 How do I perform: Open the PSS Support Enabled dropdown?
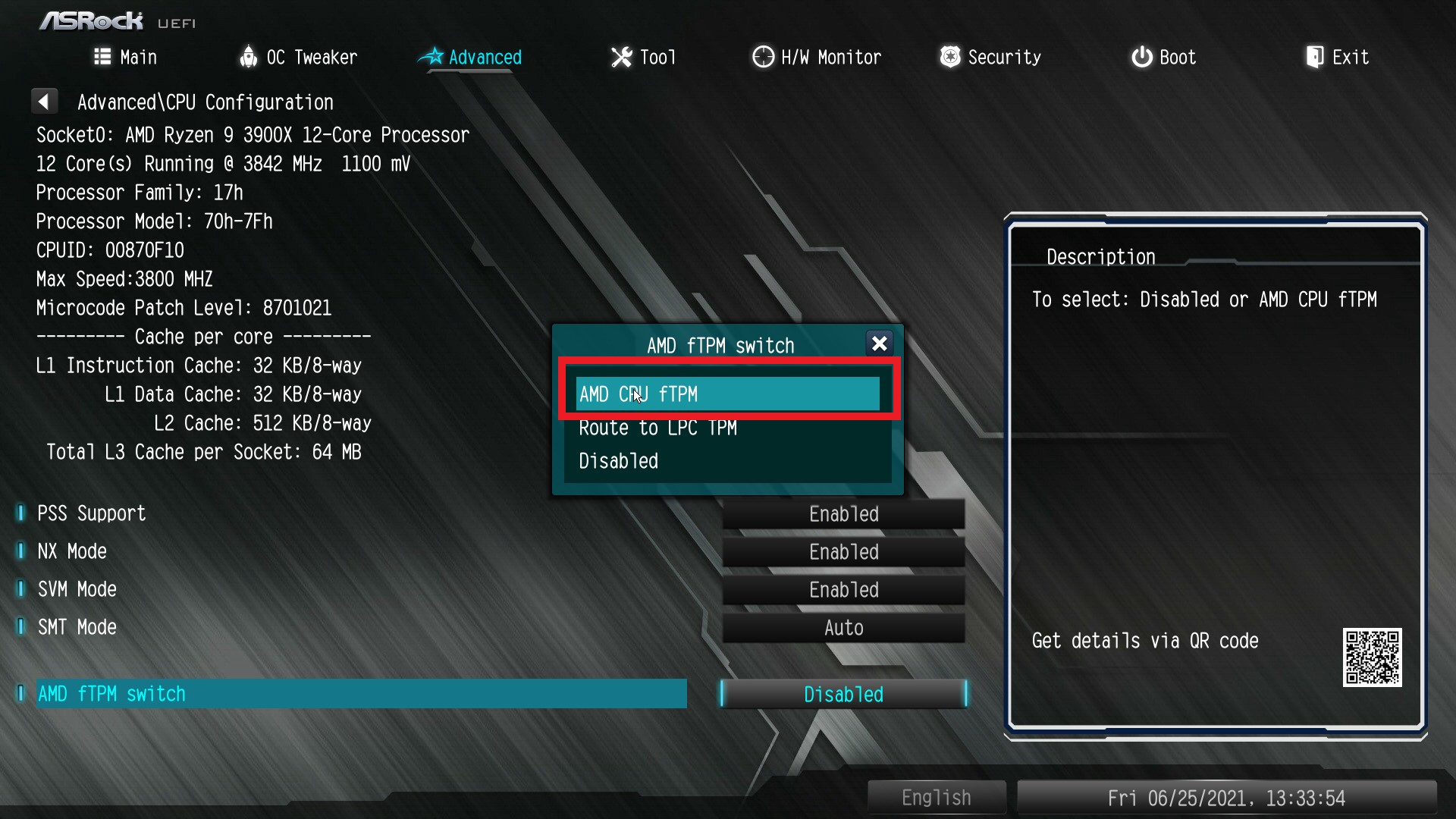tap(843, 513)
